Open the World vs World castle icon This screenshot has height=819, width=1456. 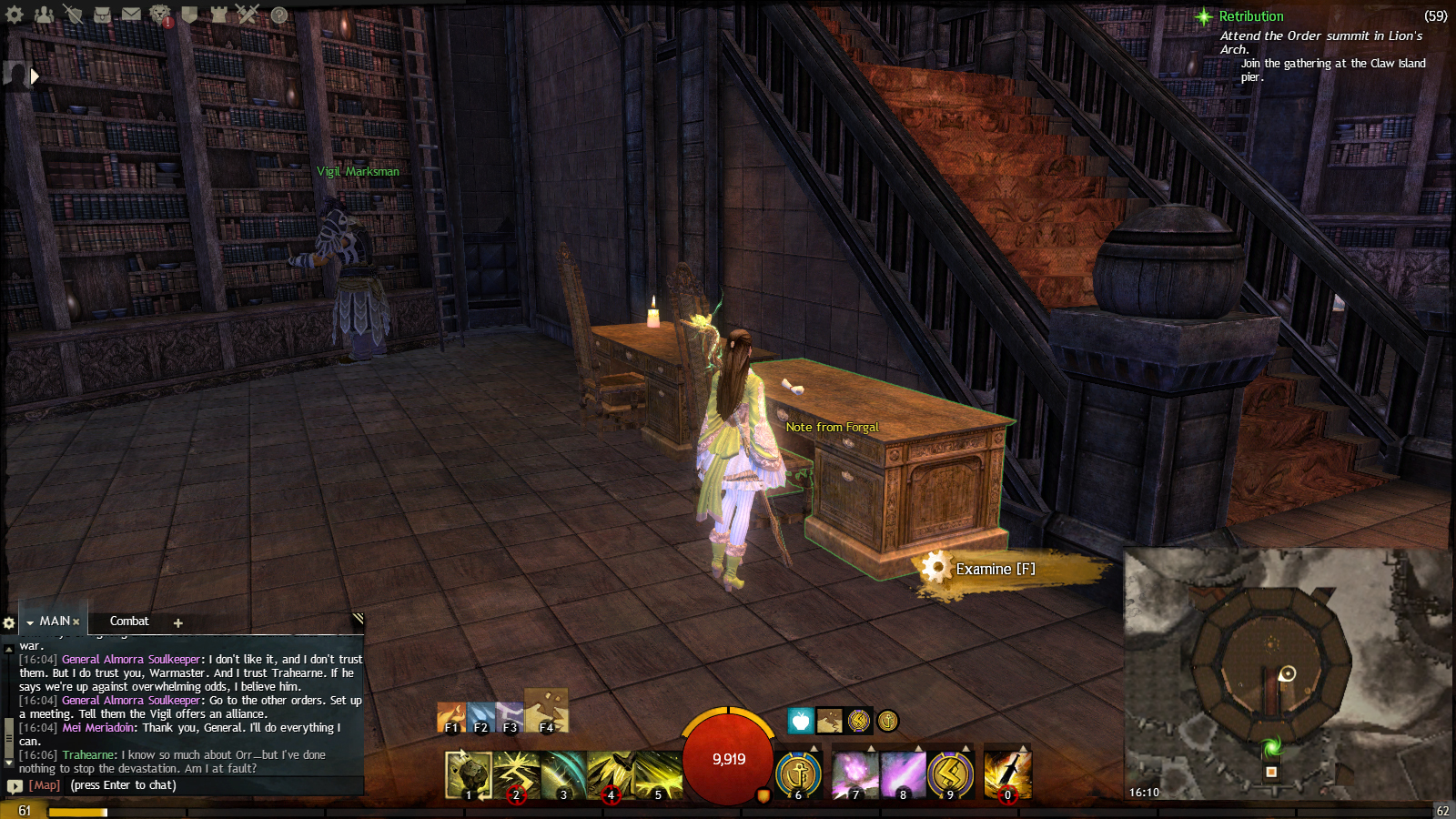[x=218, y=14]
